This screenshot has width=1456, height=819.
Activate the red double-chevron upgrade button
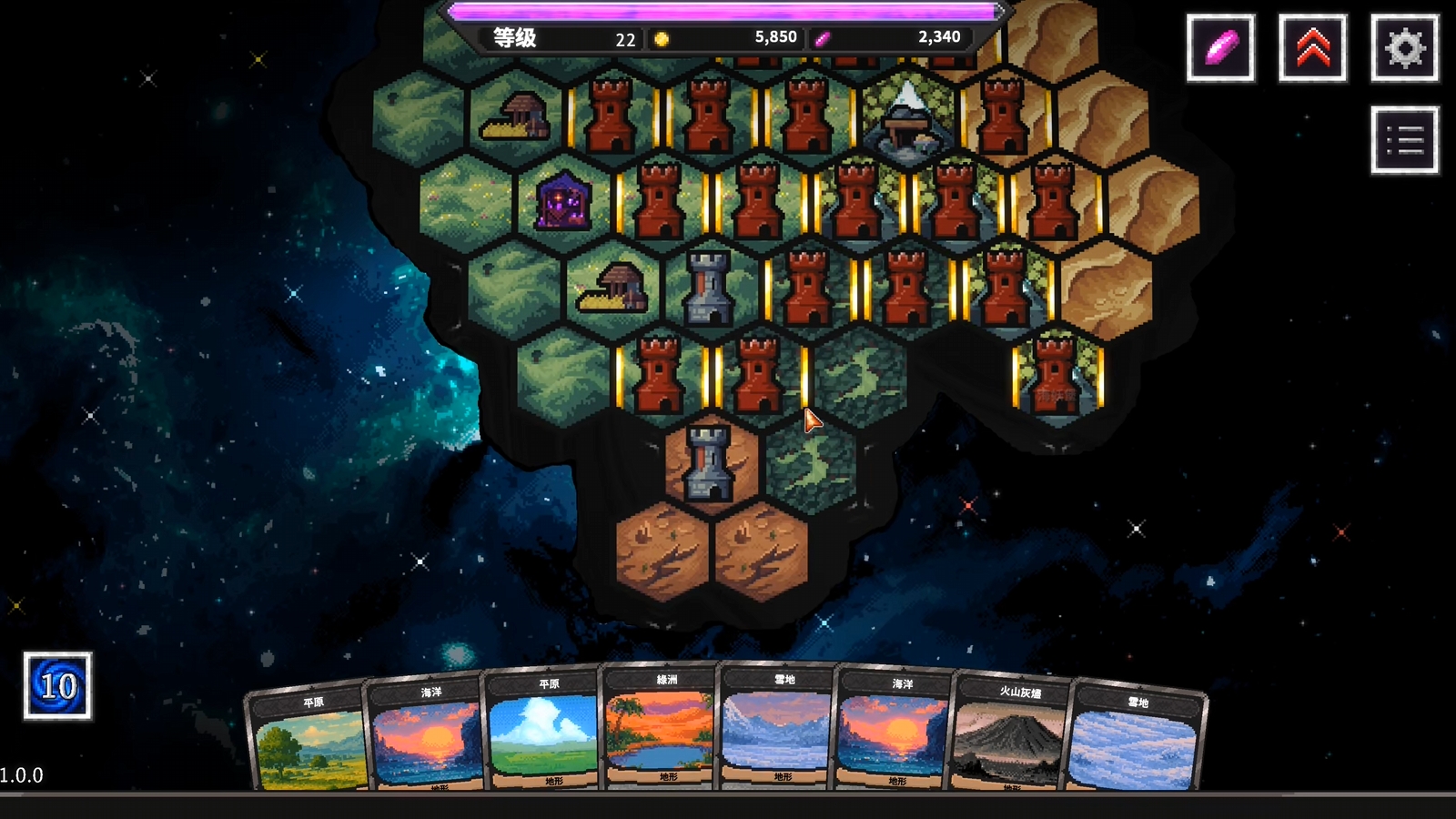coord(1312,48)
